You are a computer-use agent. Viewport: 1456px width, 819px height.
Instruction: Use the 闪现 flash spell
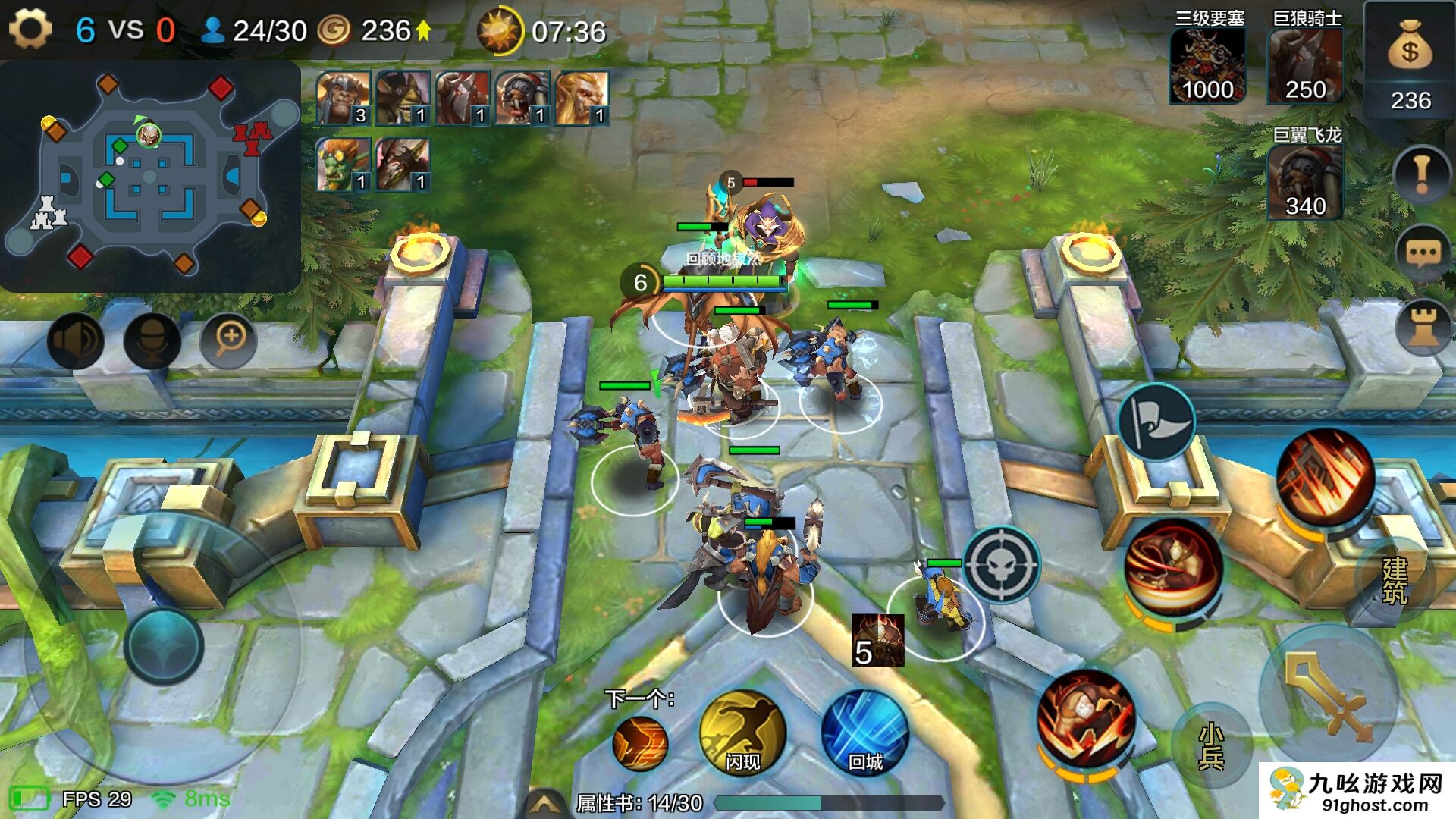[742, 733]
